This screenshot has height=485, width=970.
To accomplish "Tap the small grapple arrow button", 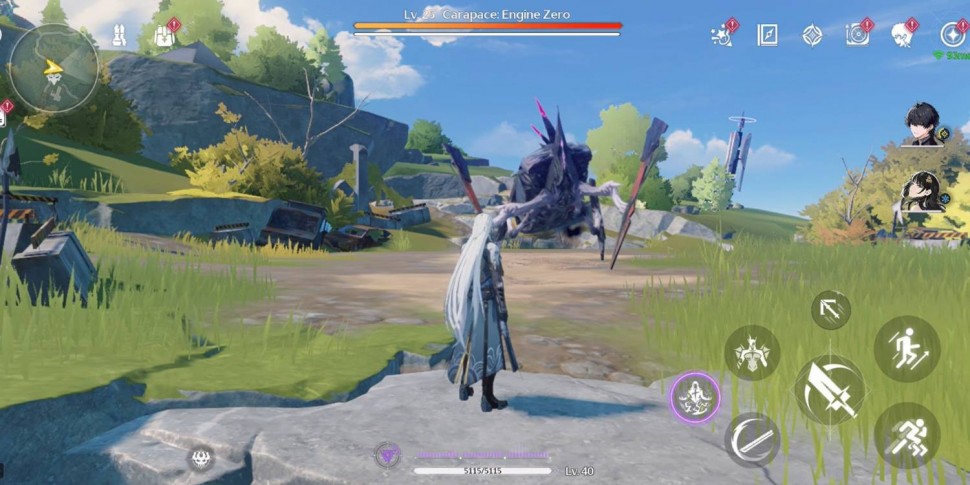I will click(830, 310).
